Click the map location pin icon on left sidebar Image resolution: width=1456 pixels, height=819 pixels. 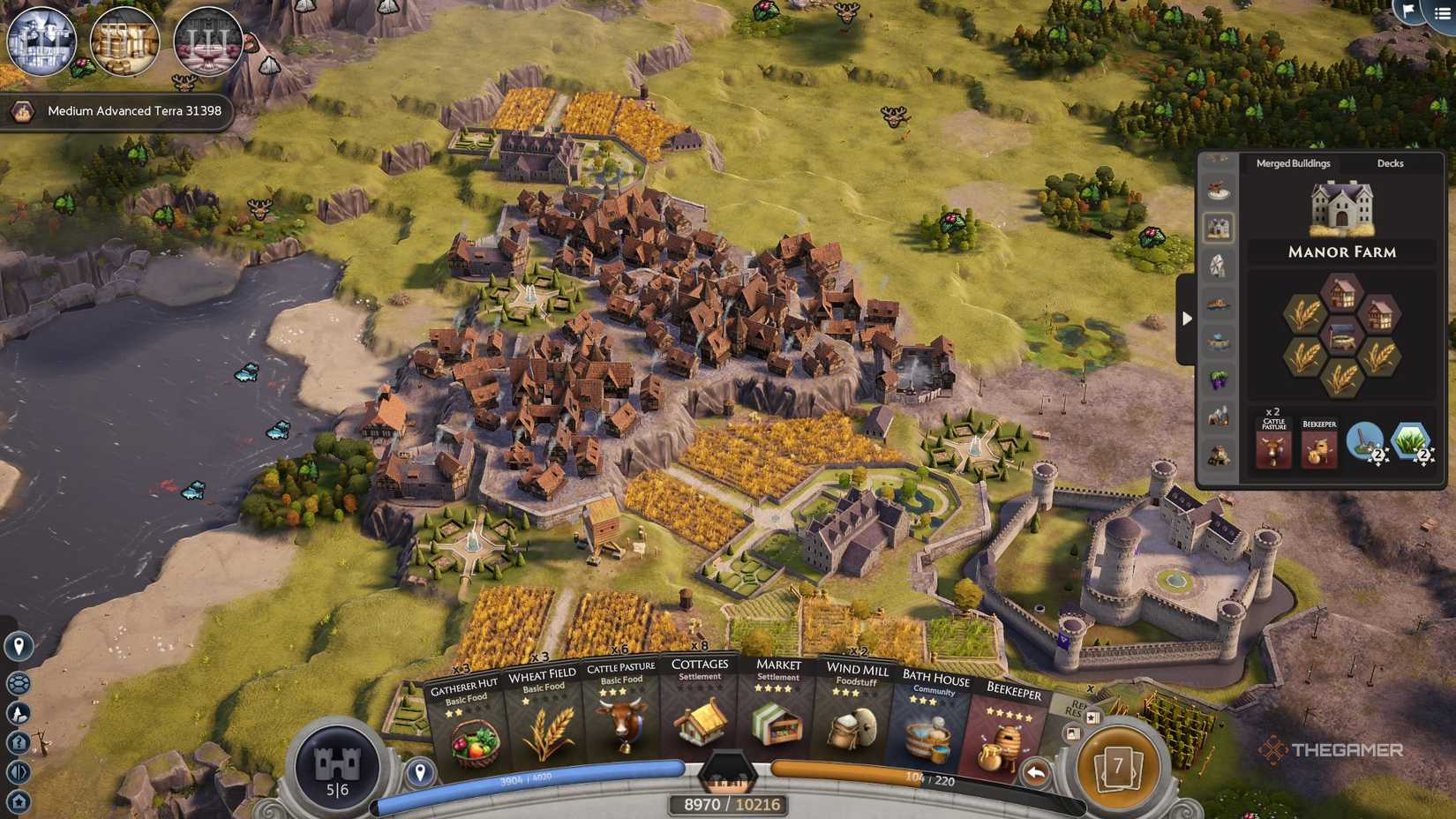pos(19,645)
